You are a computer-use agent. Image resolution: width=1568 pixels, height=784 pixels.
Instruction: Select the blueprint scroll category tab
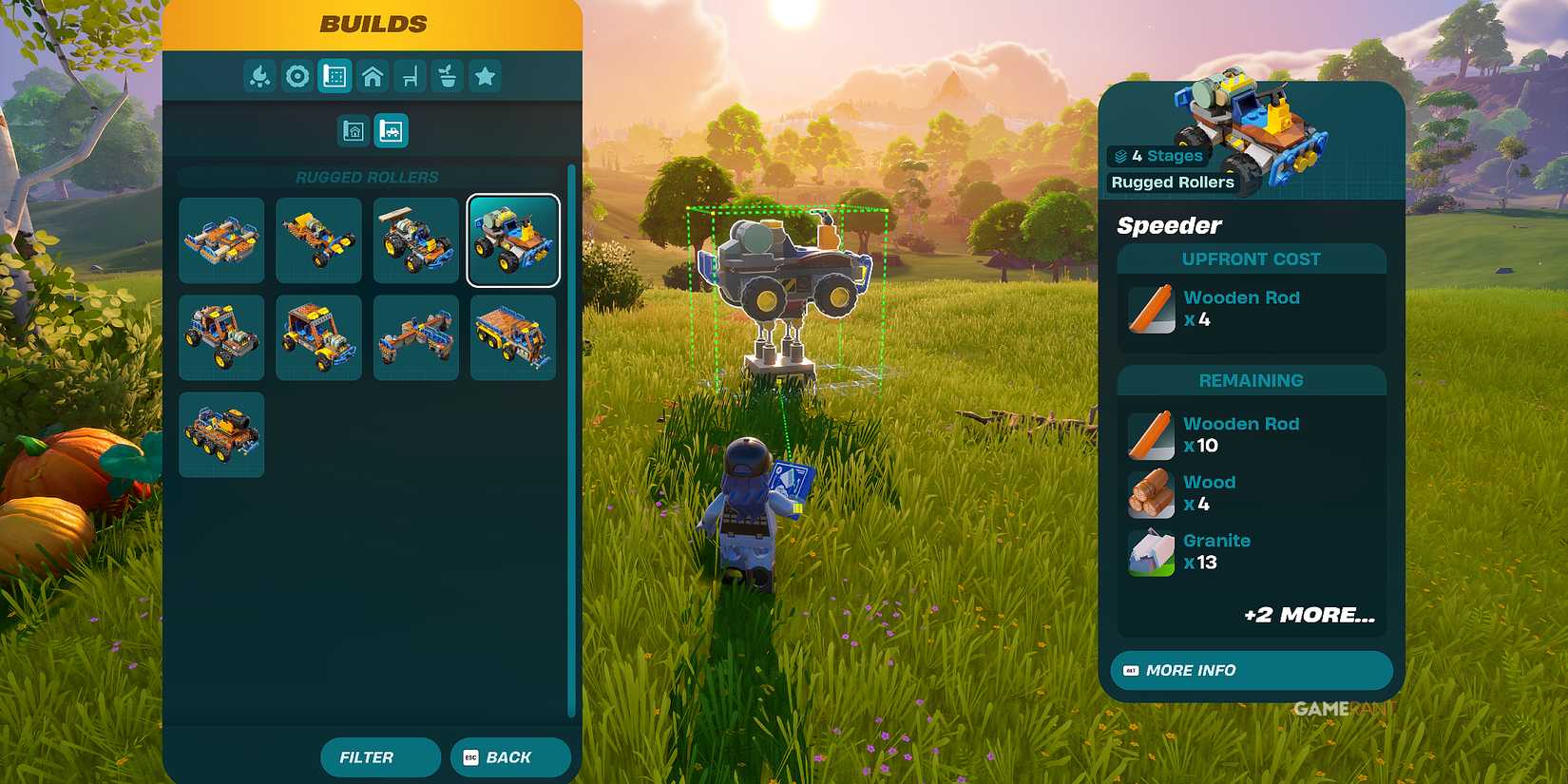pos(335,76)
